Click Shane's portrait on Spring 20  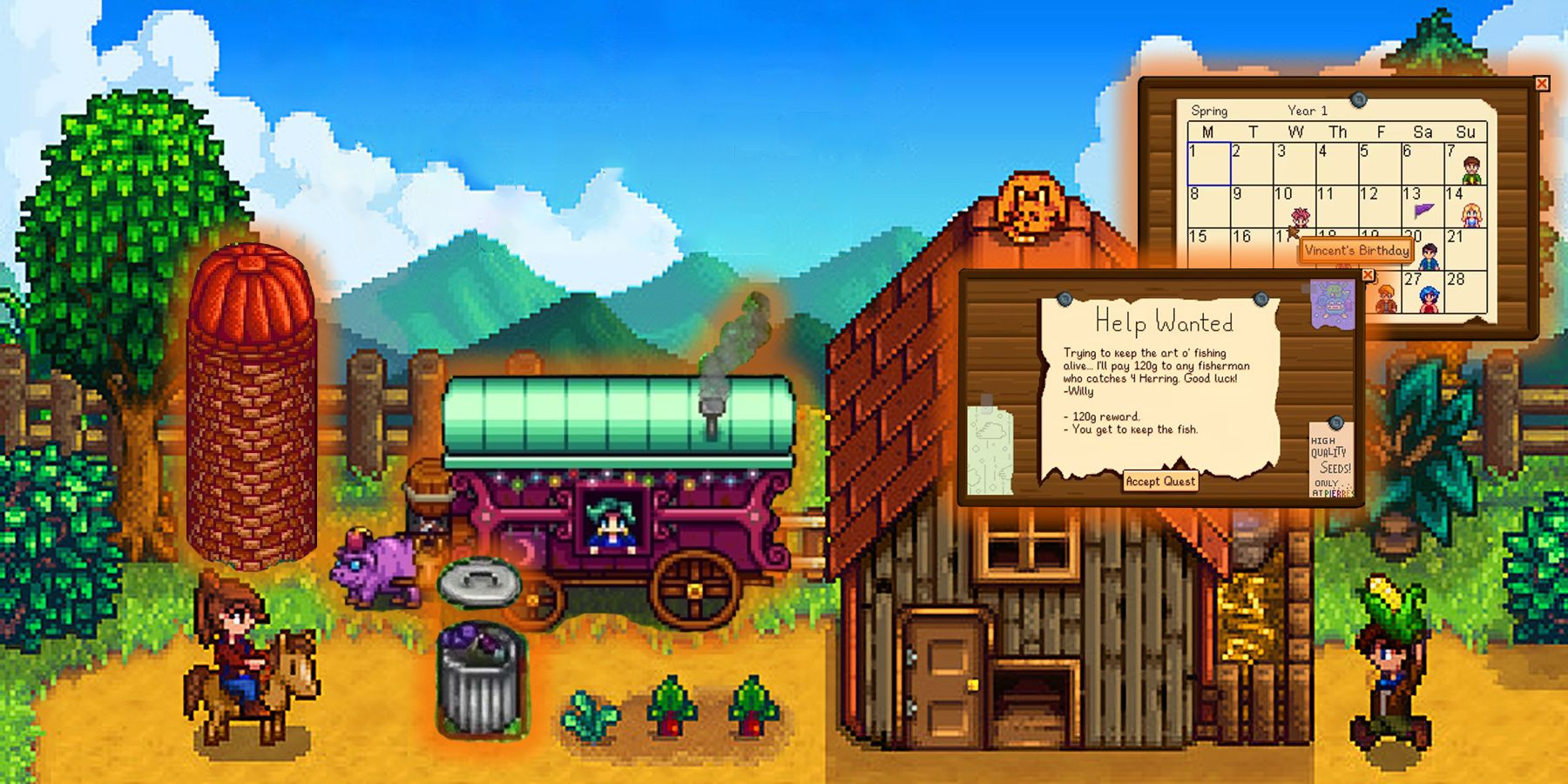click(x=1429, y=255)
